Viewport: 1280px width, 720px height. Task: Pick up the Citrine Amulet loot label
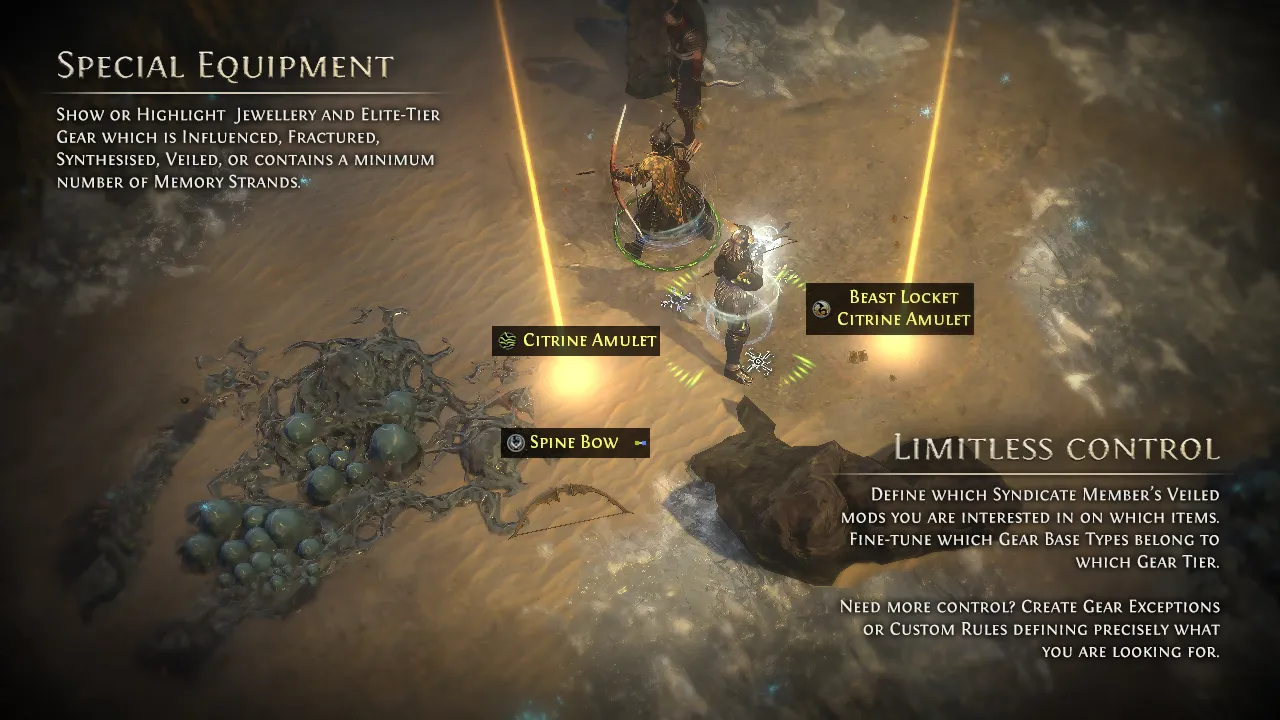coord(576,341)
